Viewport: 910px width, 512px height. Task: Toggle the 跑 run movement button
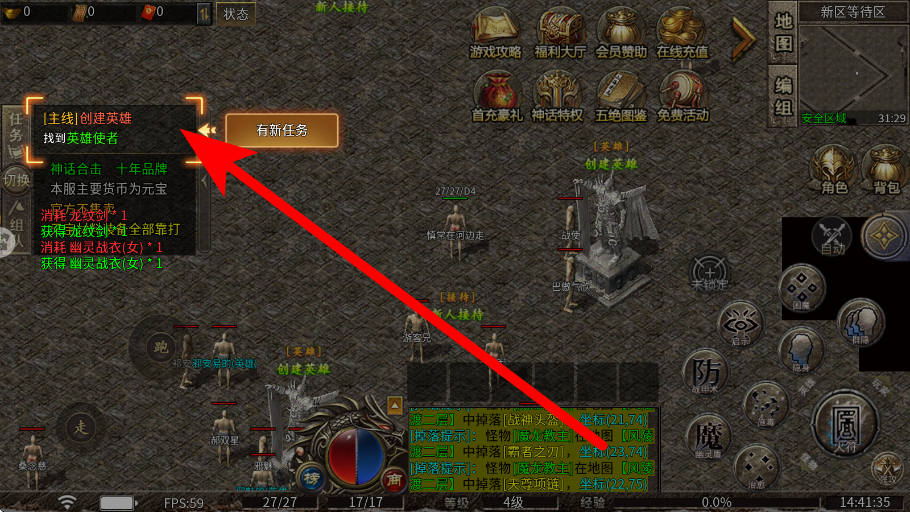[158, 346]
